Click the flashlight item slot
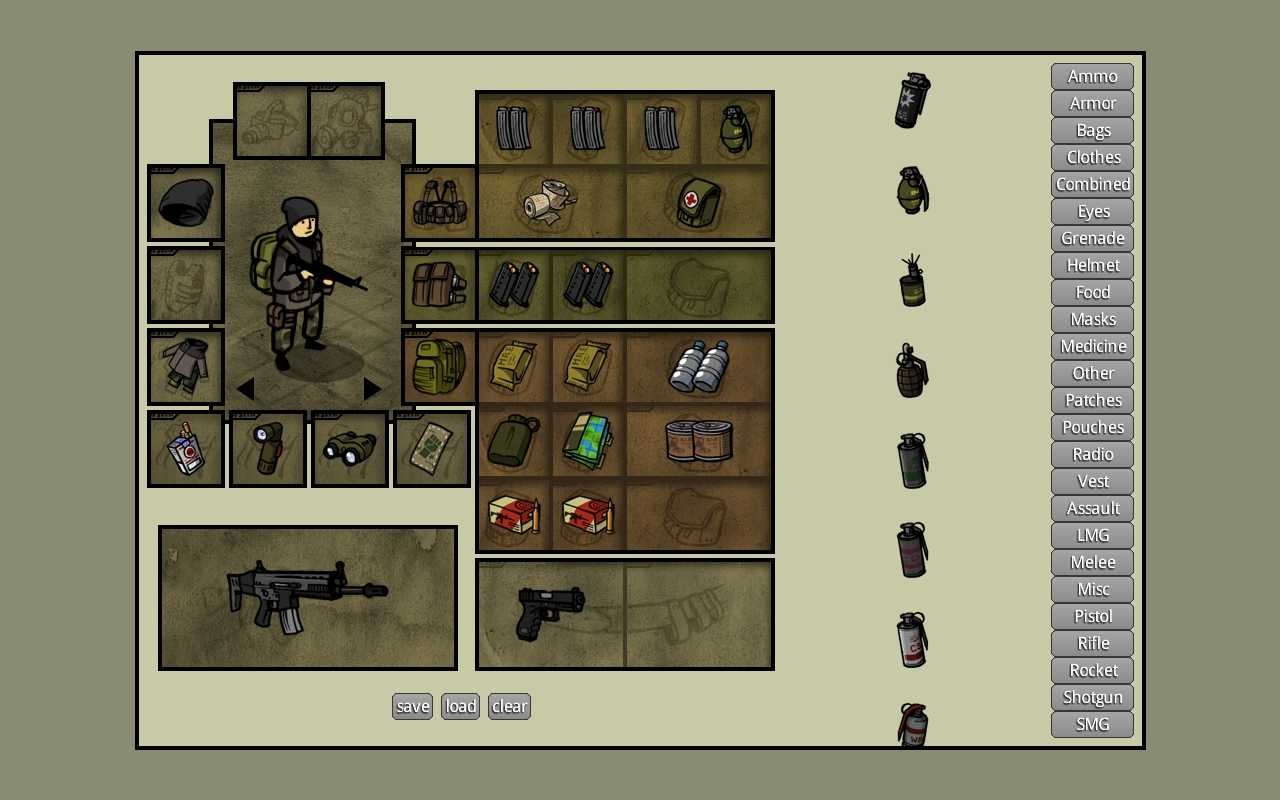This screenshot has width=1280, height=800. coord(267,449)
